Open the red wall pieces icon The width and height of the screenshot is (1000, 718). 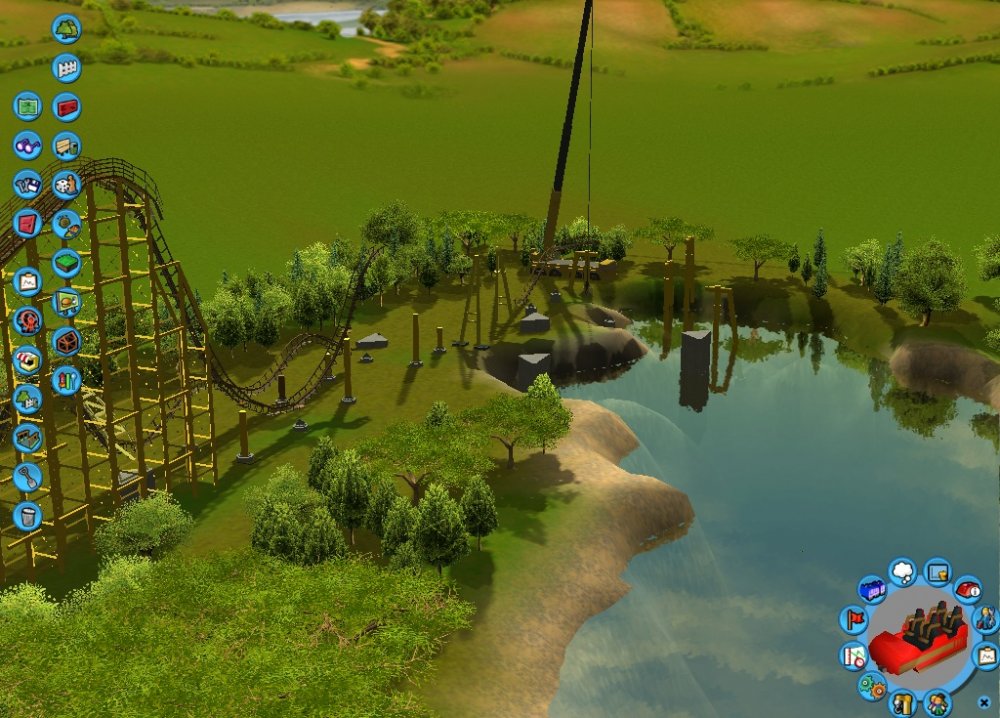click(66, 106)
